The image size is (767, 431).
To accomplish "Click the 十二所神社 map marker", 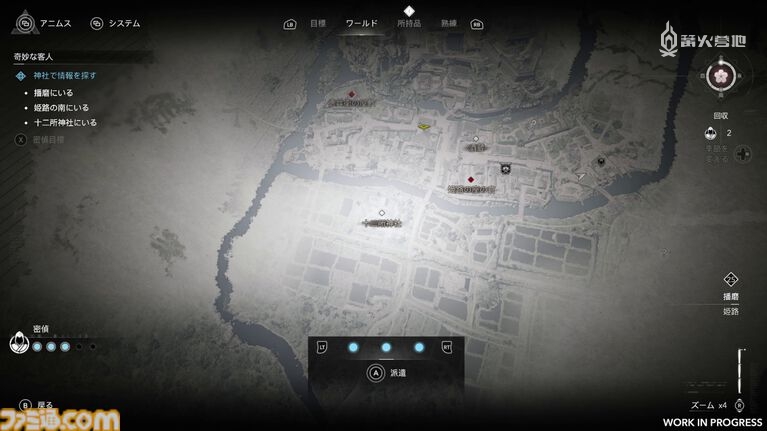I will 382,213.
